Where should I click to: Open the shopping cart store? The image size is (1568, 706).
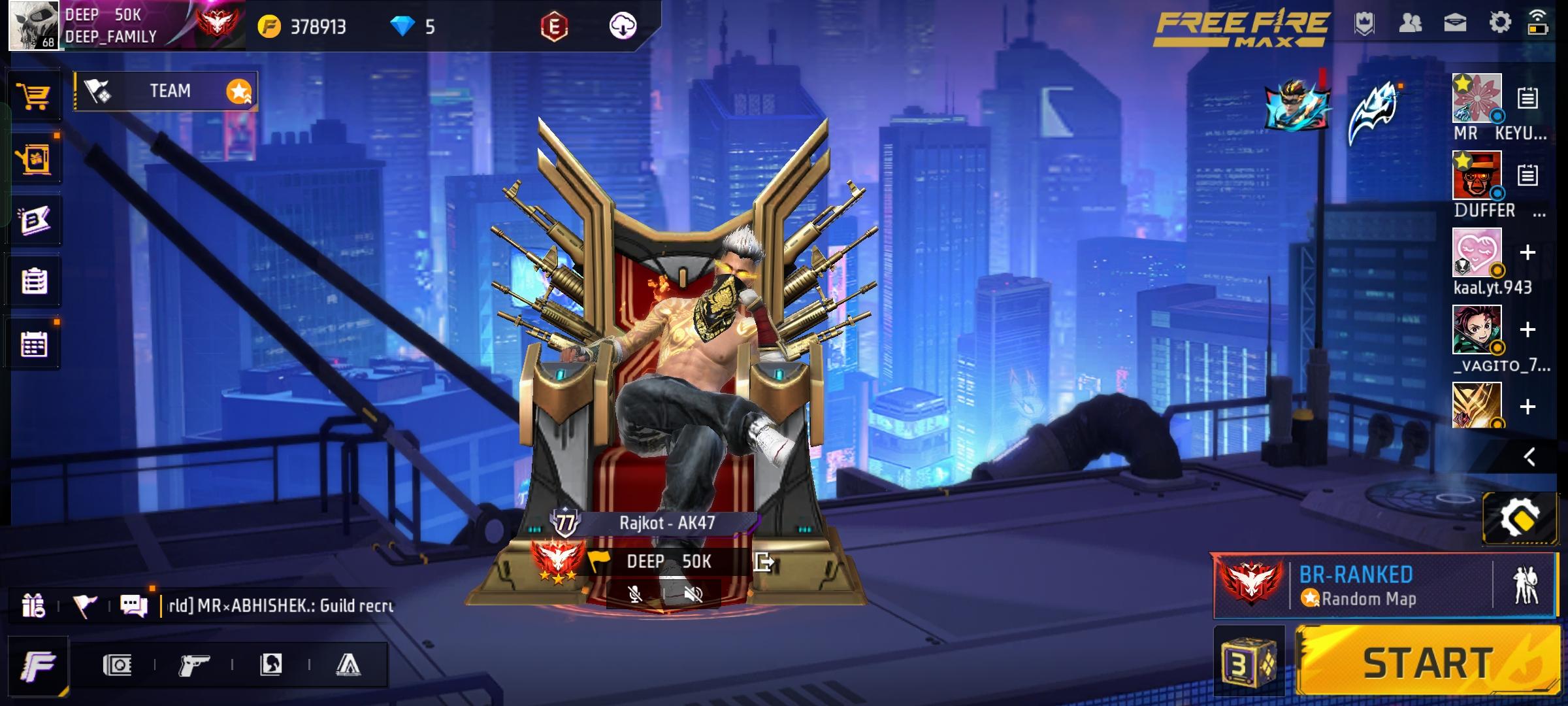[33, 97]
